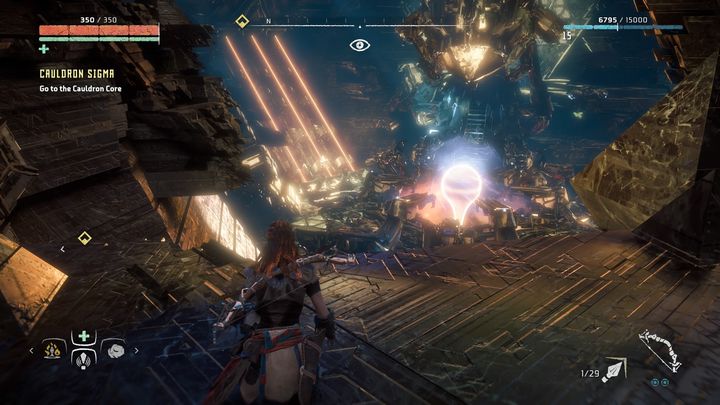Select the yellow diamond objective waypoint marker
Screen dimensions: 720x405
point(85,238)
